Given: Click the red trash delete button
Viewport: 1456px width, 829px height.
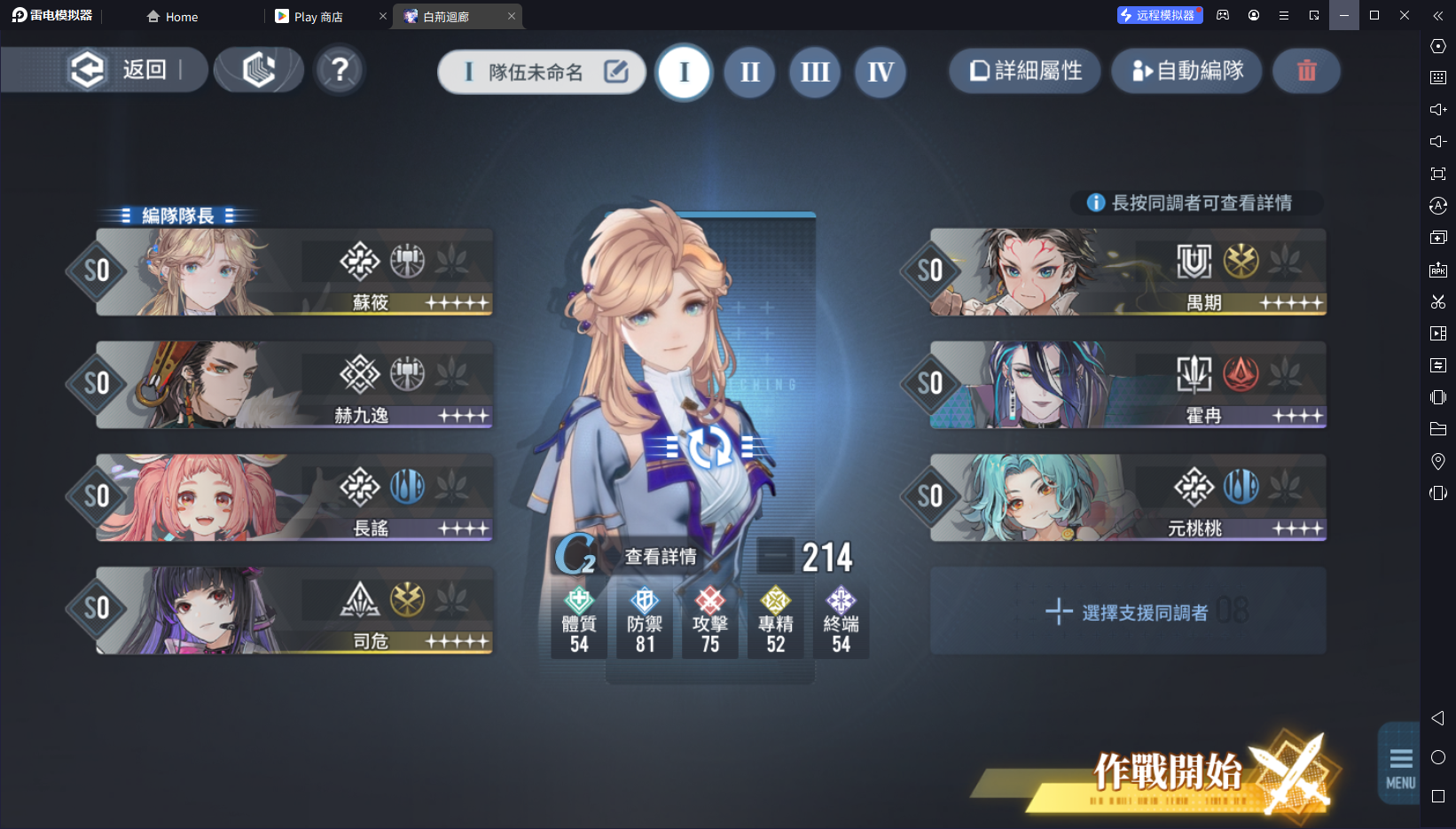Looking at the screenshot, I should (1306, 71).
